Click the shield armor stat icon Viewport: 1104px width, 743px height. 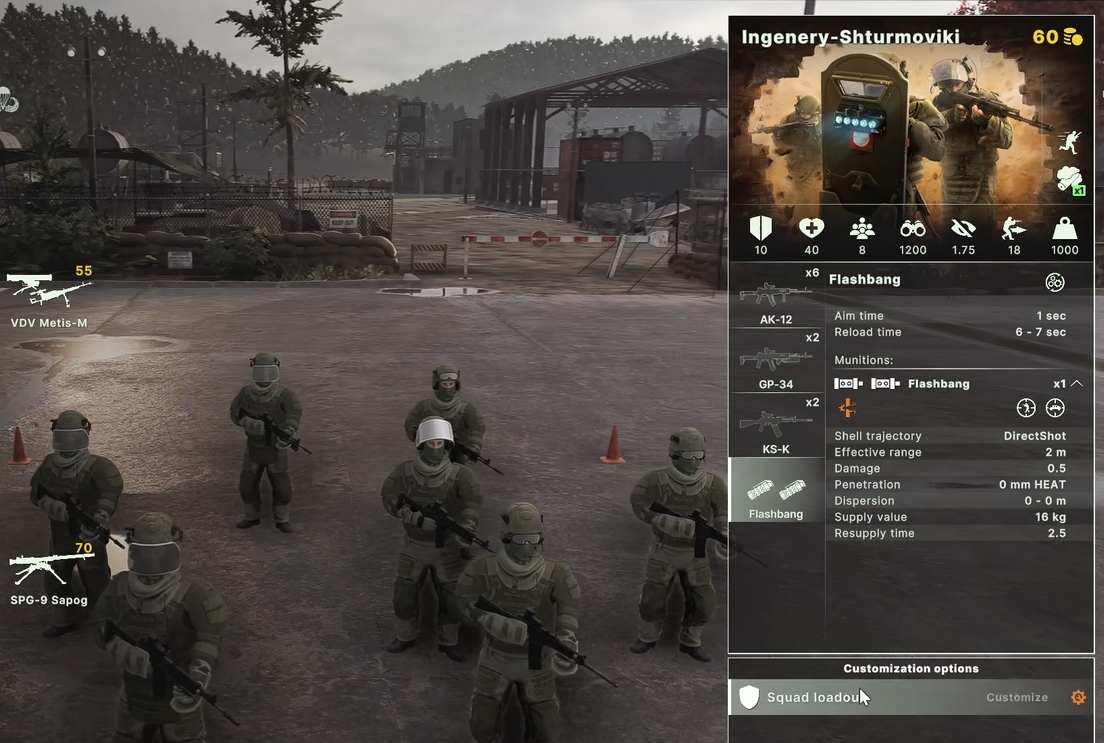761,229
